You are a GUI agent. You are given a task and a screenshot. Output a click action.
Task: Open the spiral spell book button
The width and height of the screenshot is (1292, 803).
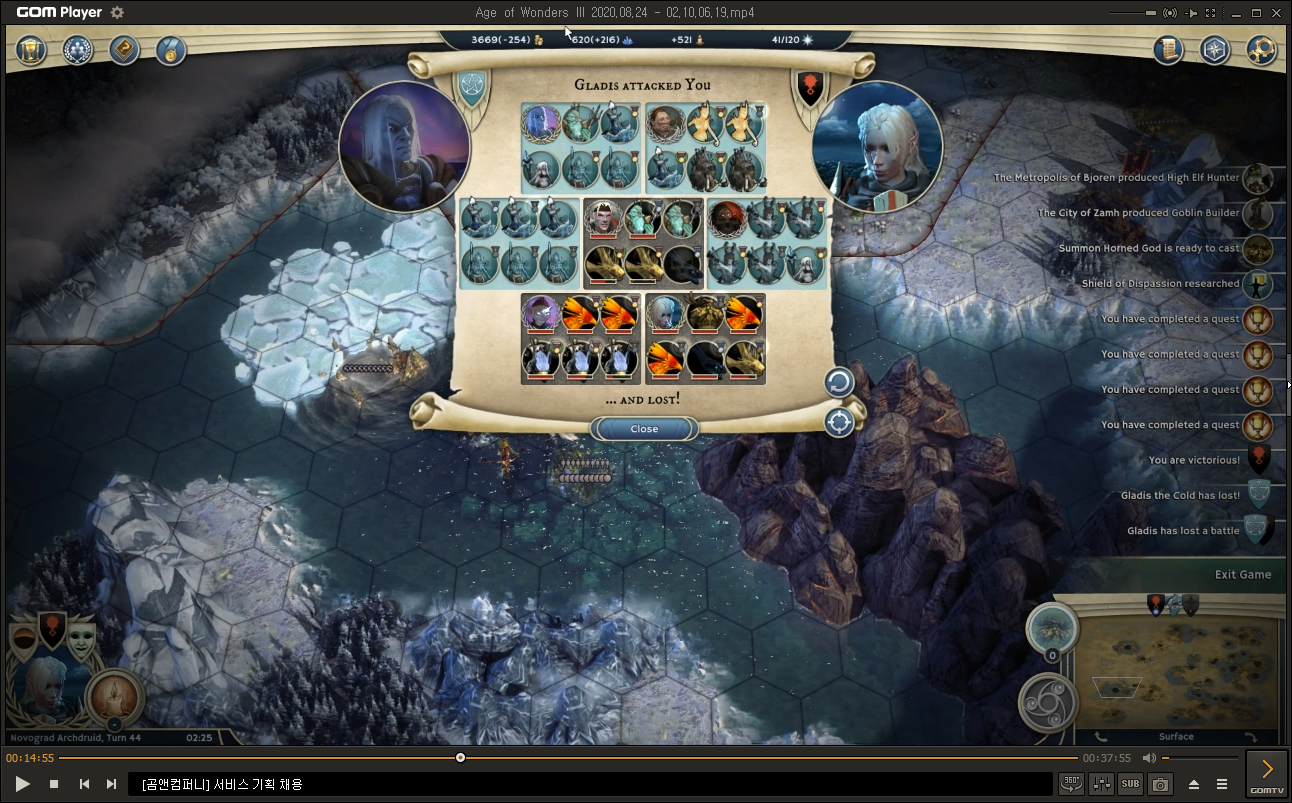coord(1048,702)
